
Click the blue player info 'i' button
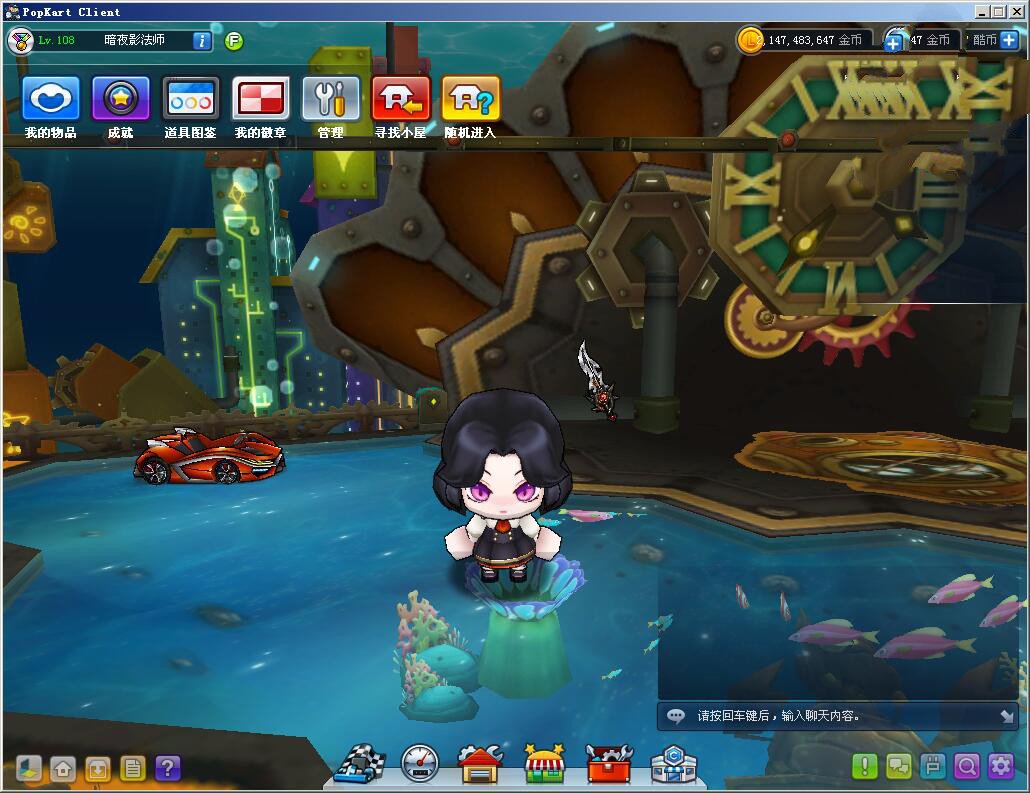coord(201,41)
